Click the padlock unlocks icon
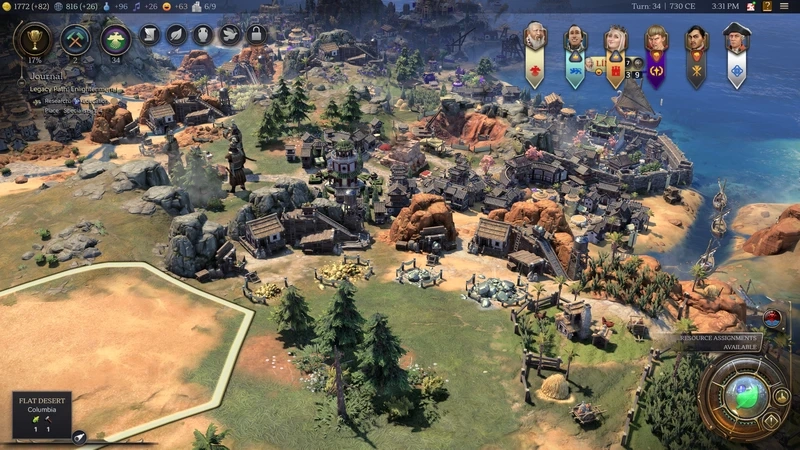 point(255,35)
